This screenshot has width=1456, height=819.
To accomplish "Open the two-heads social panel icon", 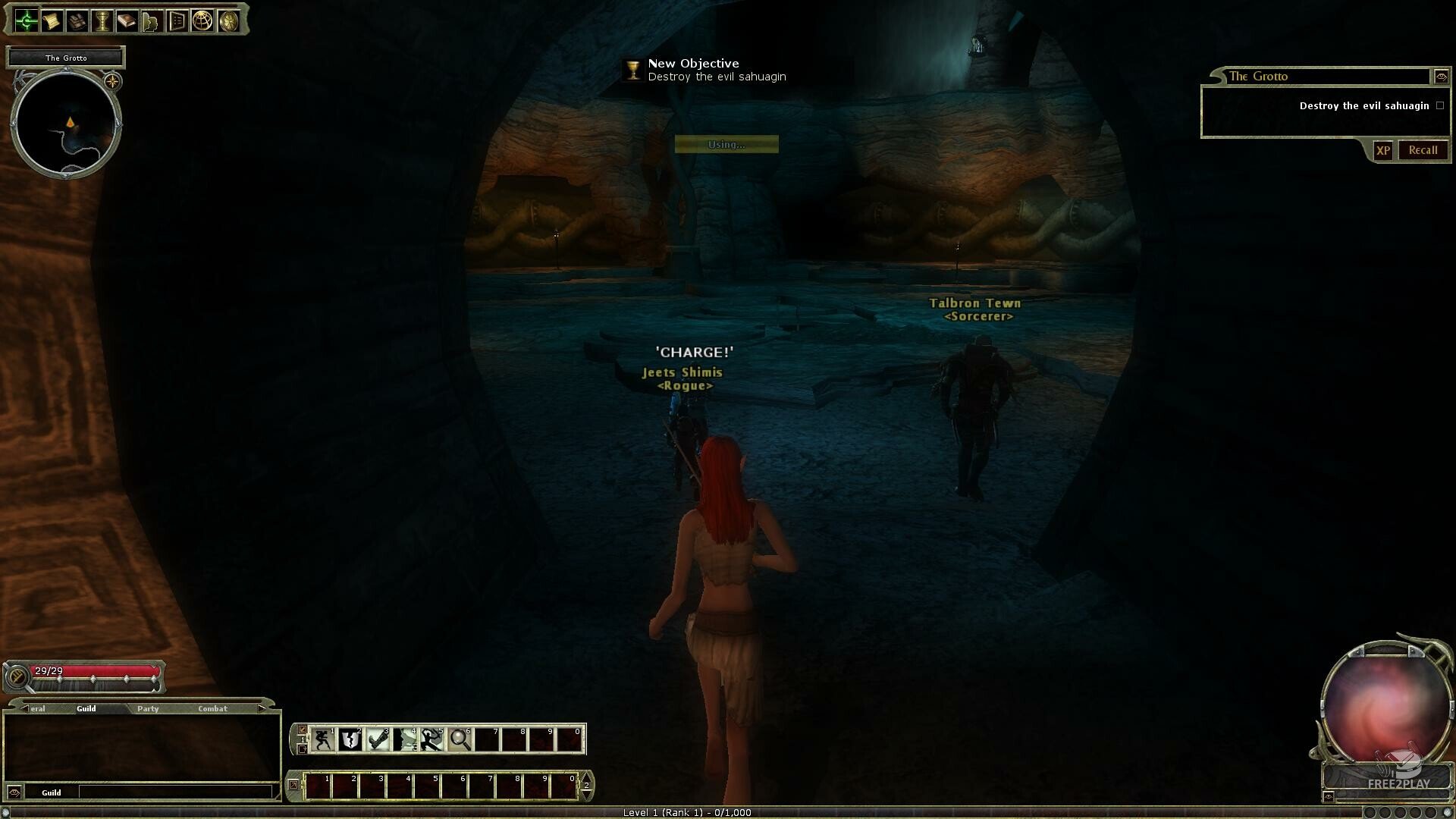I will tap(152, 20).
